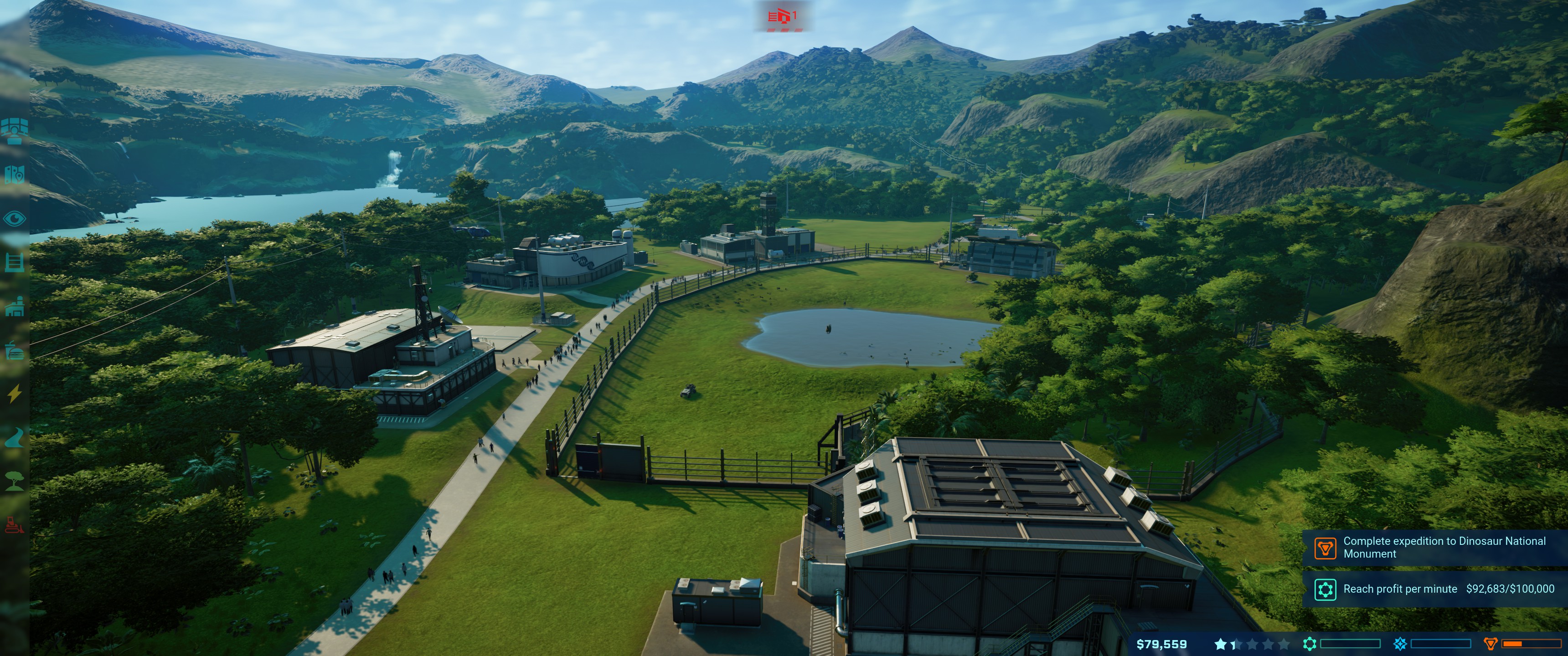The height and width of the screenshot is (656, 1568).
Task: Click the green Science division reputation icon
Action: 1309,644
